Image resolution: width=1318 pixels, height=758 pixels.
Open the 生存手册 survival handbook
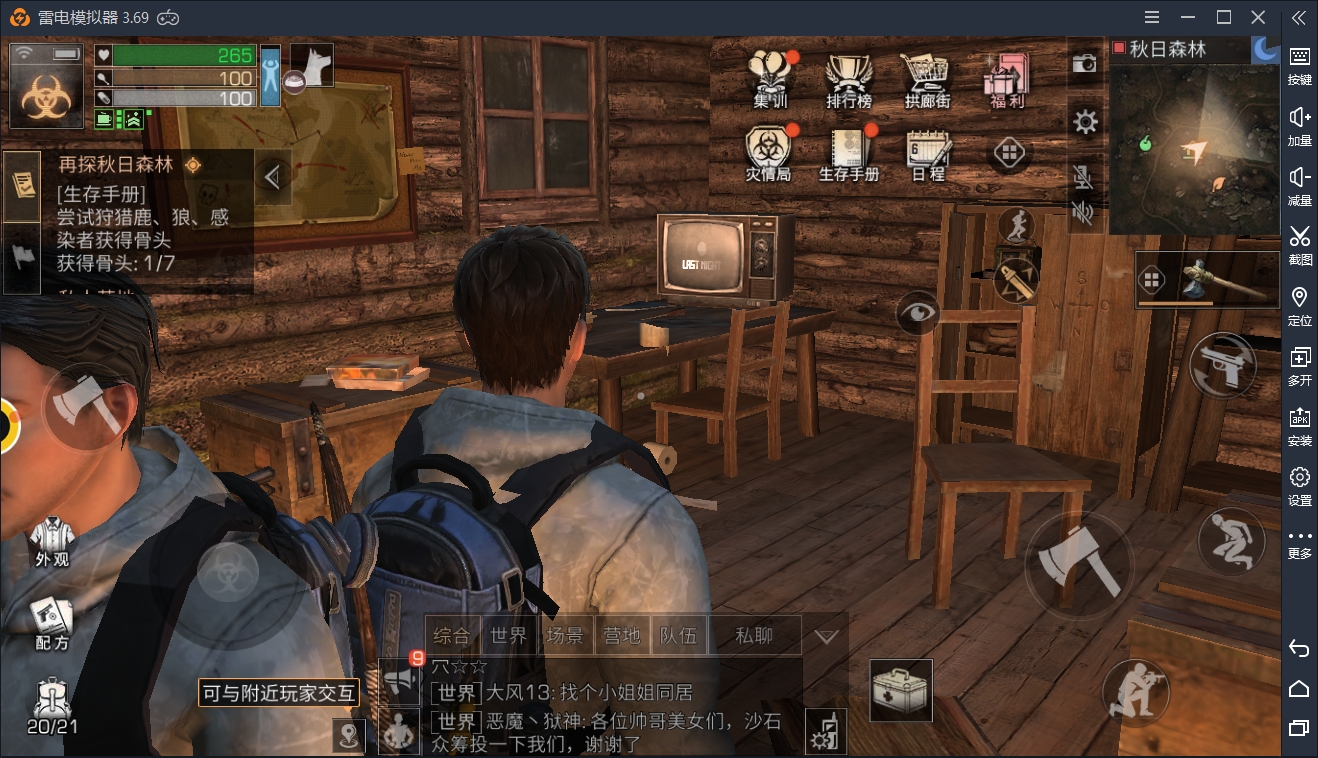click(x=849, y=154)
